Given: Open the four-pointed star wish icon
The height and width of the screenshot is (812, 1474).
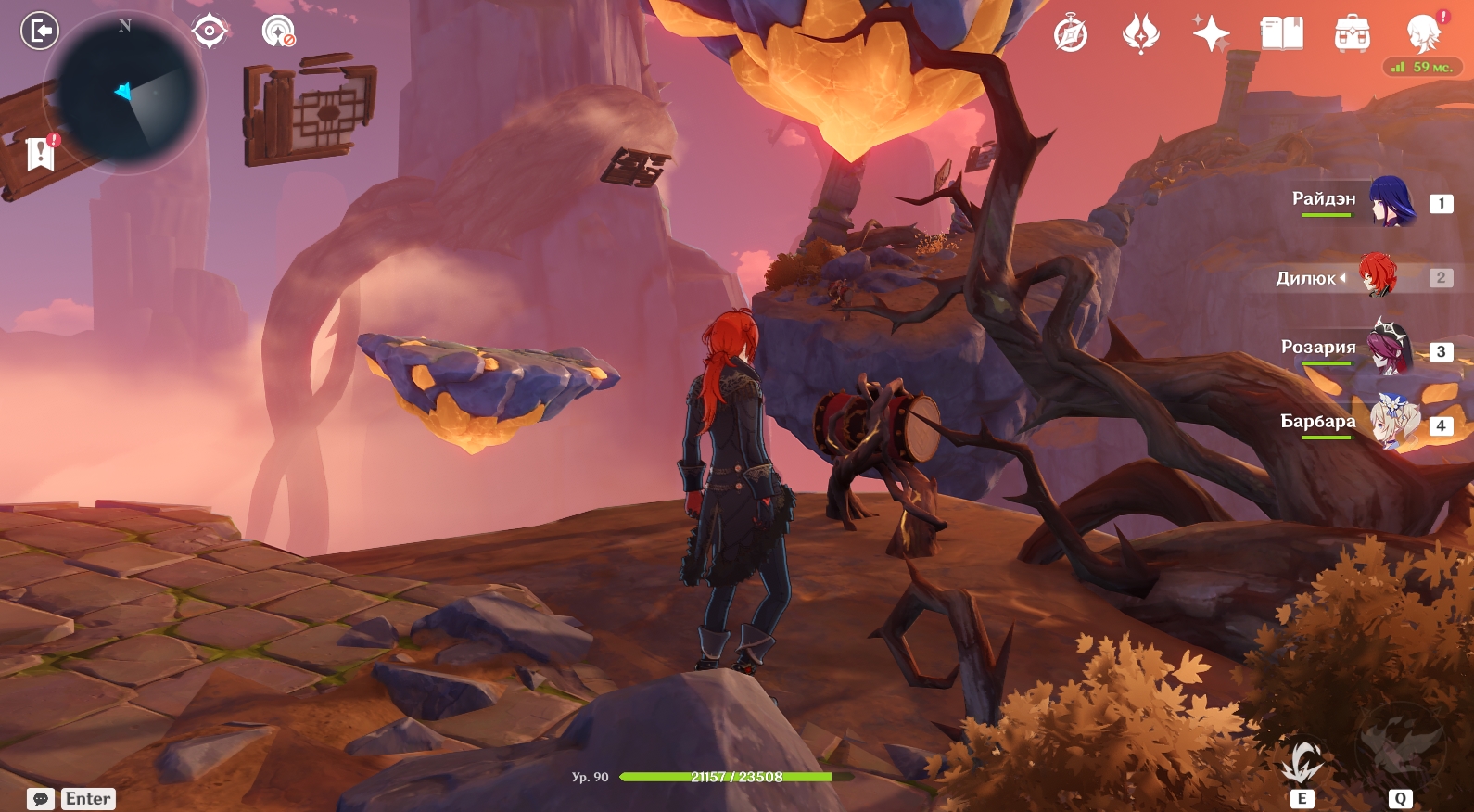Looking at the screenshot, I should 1211,34.
